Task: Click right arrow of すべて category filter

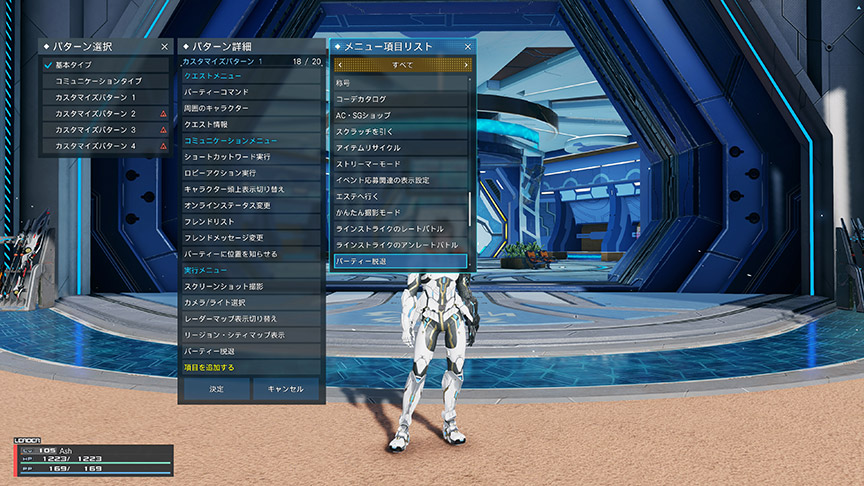Action: (x=466, y=65)
